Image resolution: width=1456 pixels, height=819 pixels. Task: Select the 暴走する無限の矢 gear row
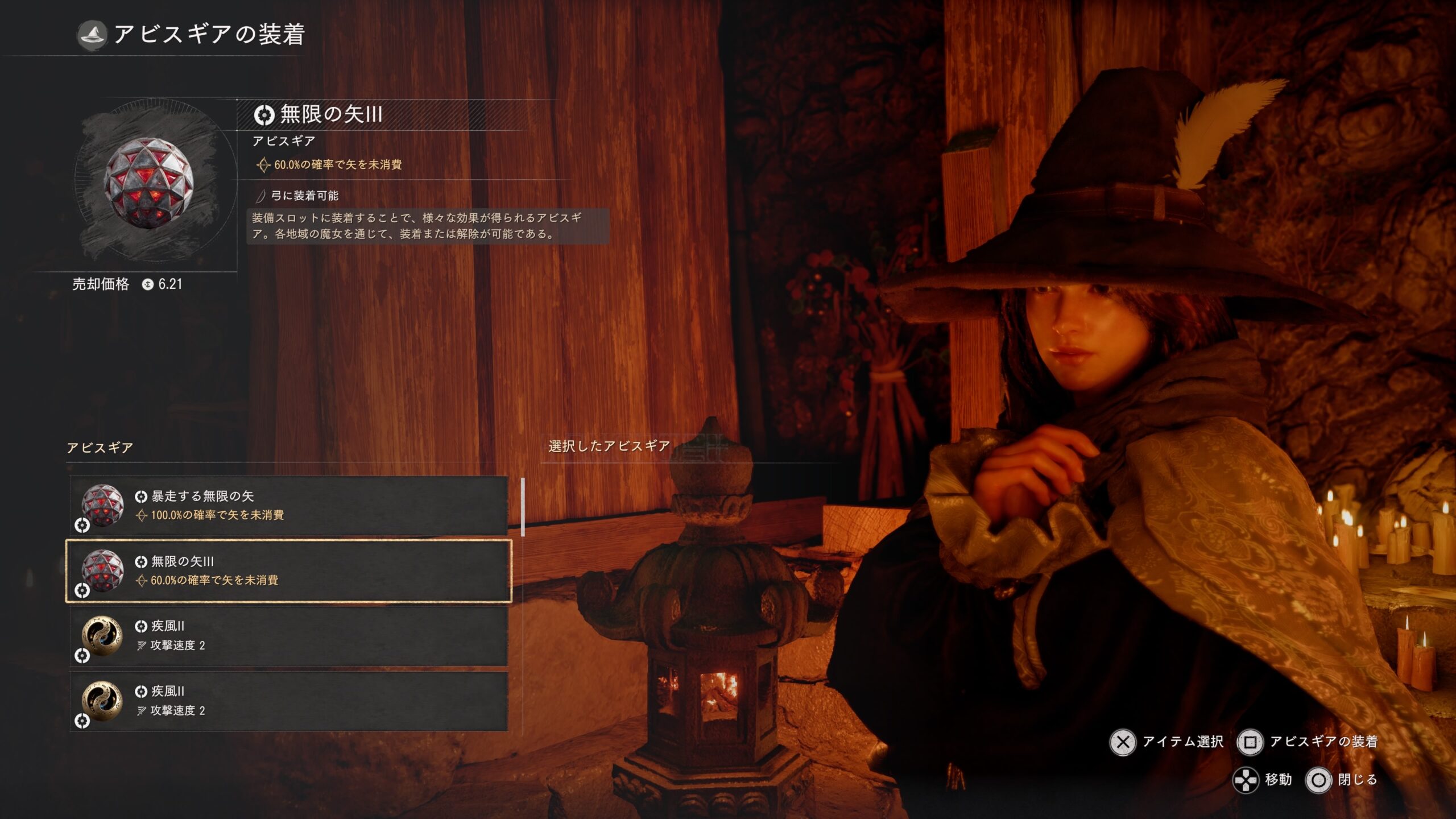pos(288,506)
